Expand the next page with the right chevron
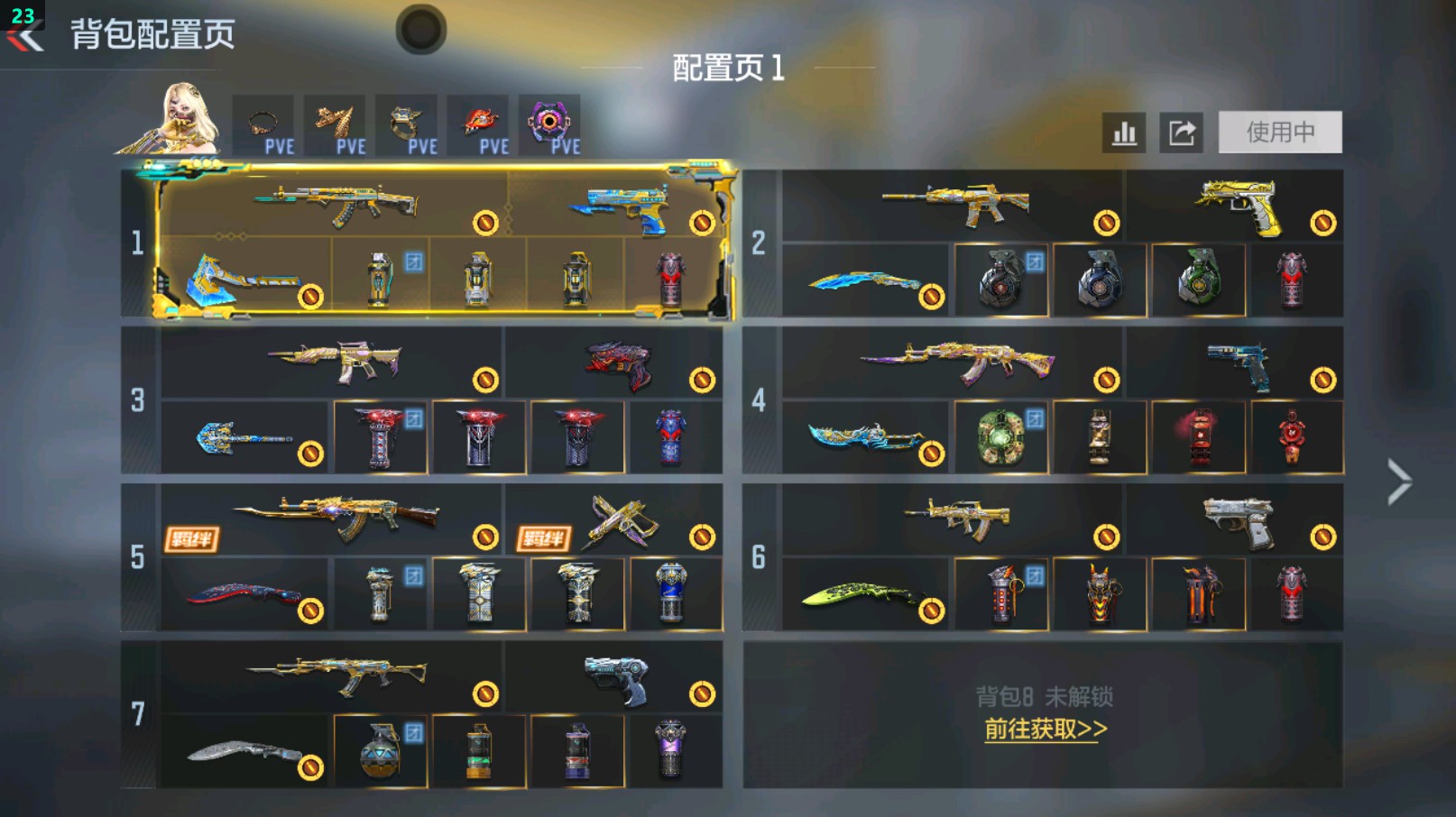The image size is (1456, 817). (x=1397, y=482)
